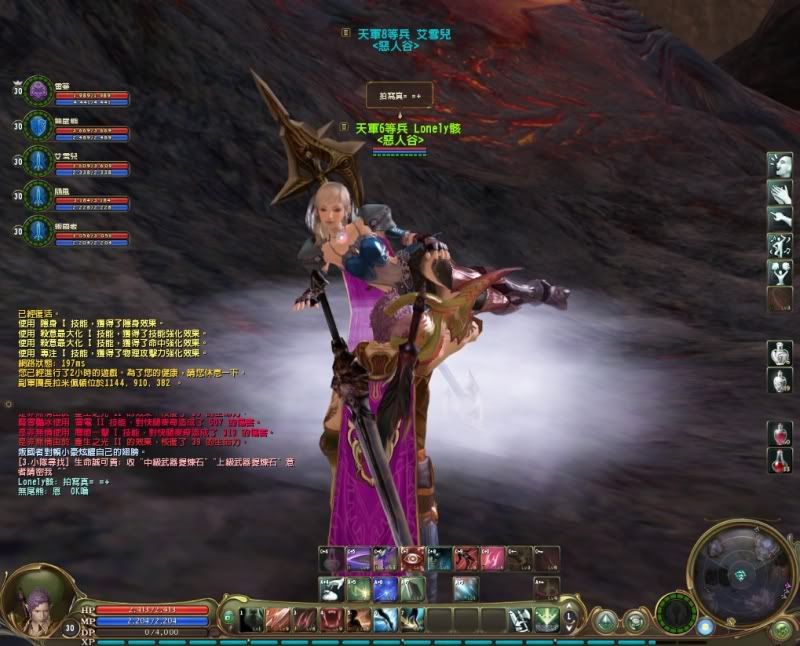800x646 pixels.
Task: Select the bottom party member in the list
Action: [39, 229]
